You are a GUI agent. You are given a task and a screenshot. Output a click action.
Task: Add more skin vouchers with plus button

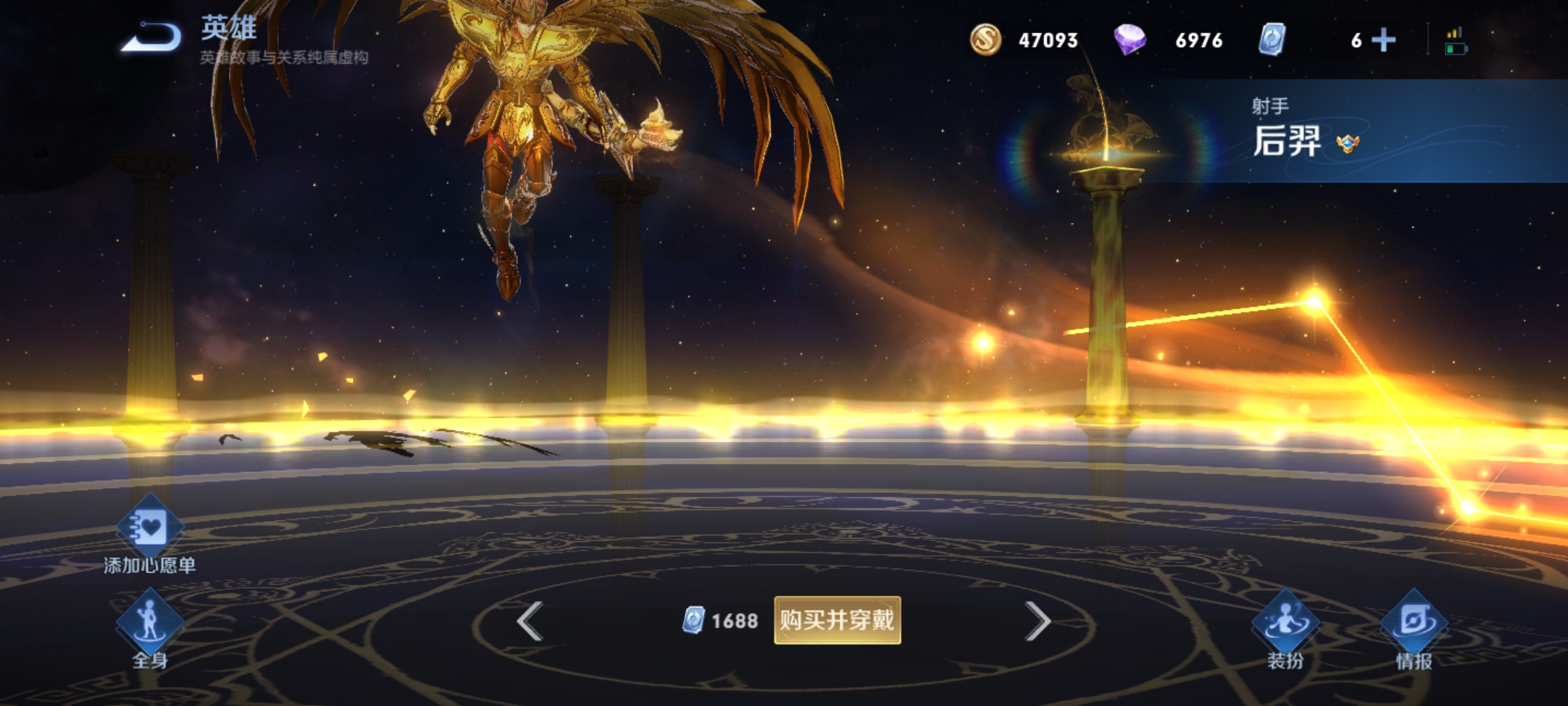(x=1383, y=41)
